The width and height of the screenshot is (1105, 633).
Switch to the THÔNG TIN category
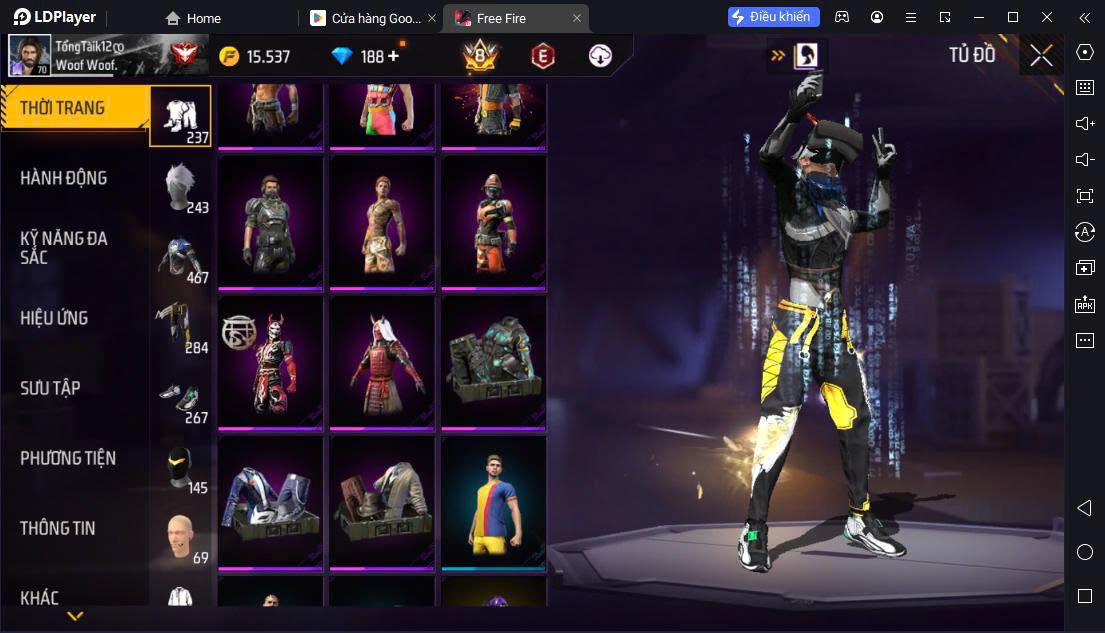click(58, 528)
